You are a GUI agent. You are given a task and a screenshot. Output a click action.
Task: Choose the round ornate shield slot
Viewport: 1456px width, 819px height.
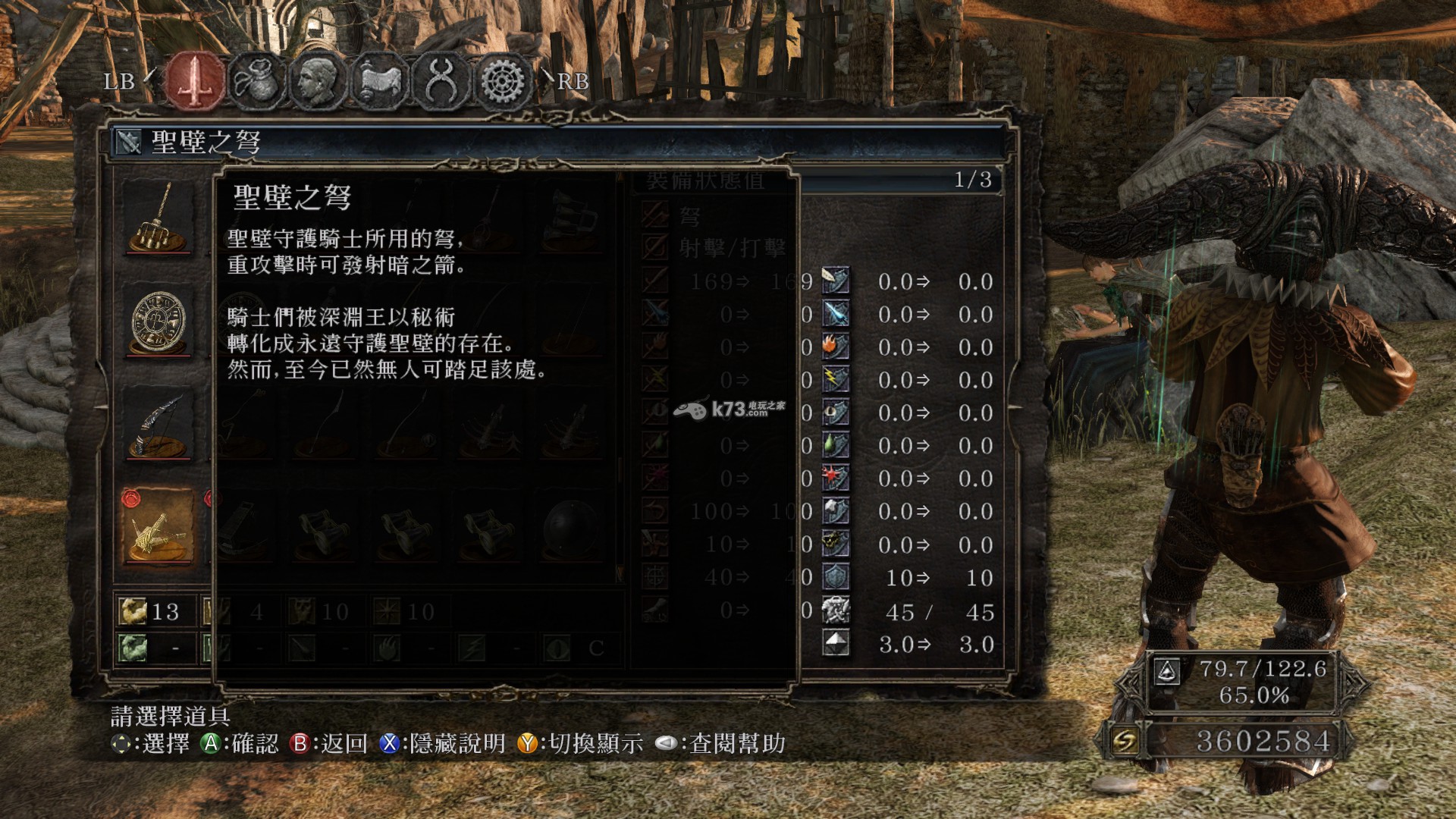coord(158,322)
